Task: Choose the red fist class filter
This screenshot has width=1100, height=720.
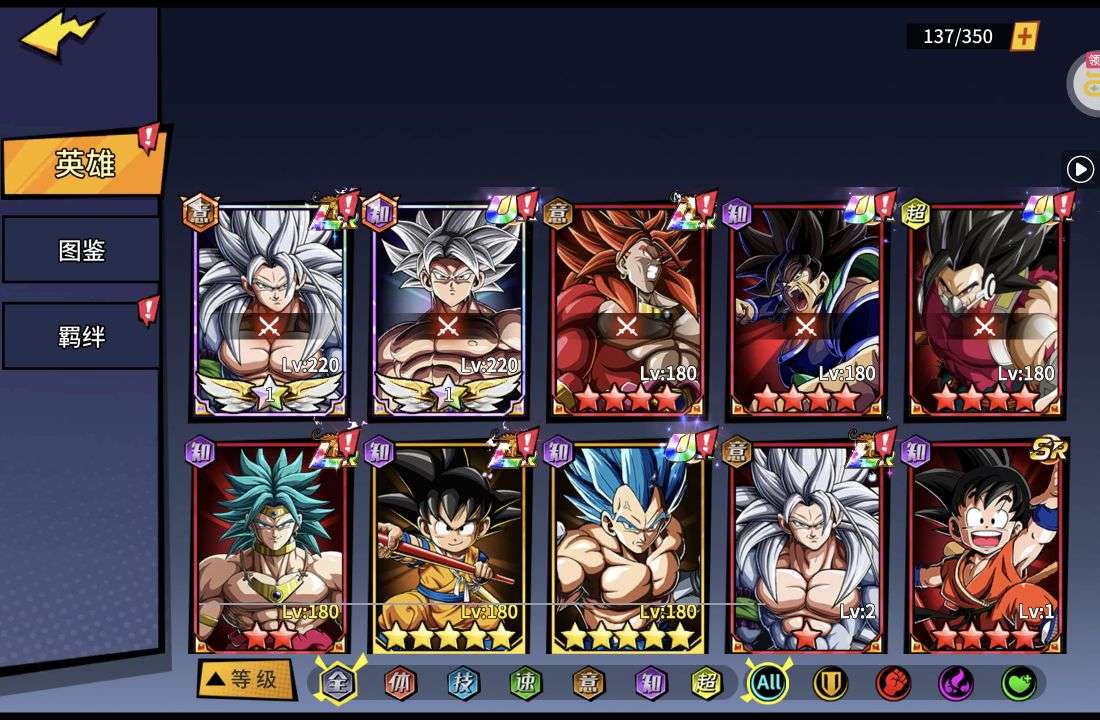Action: (893, 684)
